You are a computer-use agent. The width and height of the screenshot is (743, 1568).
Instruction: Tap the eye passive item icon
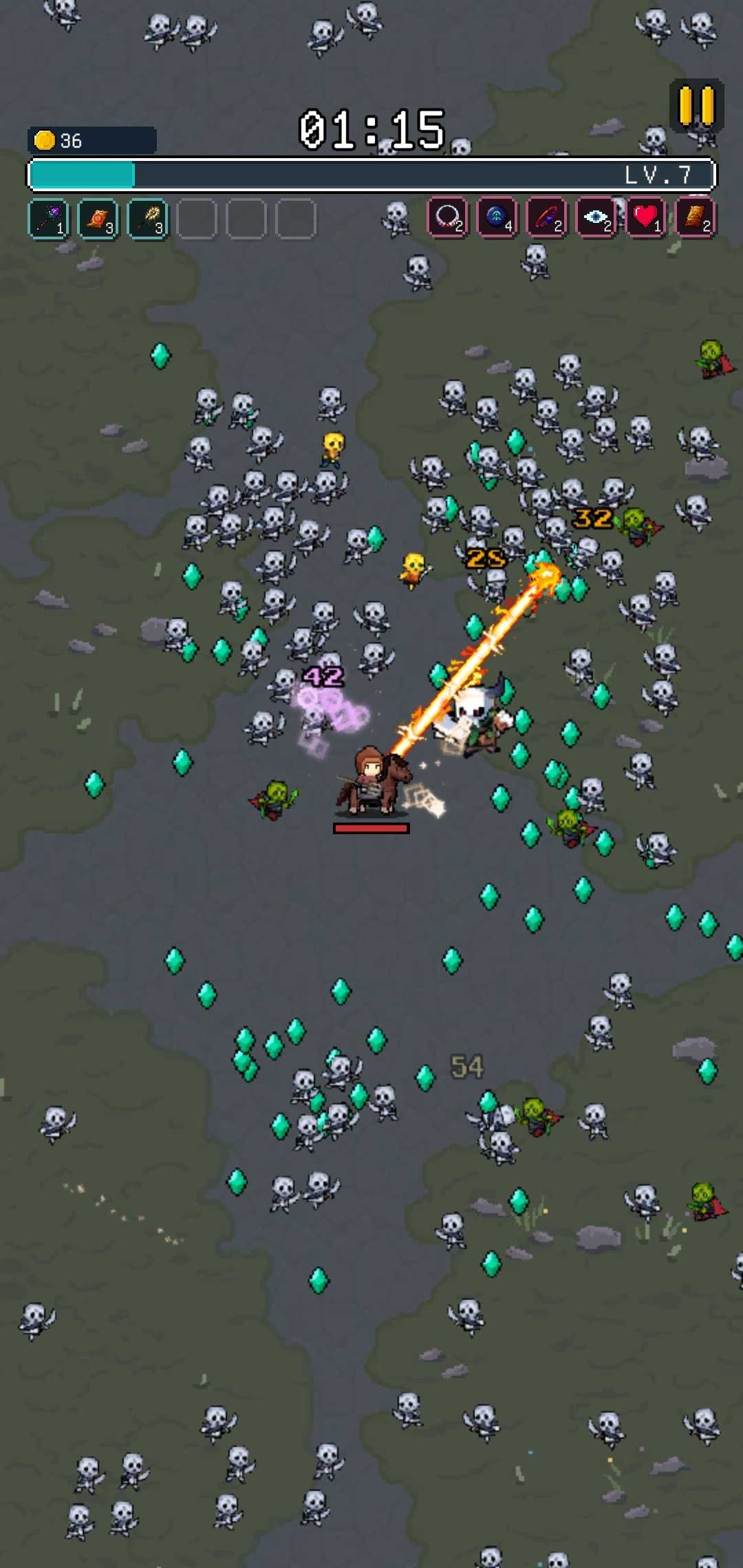pyautogui.click(x=596, y=218)
